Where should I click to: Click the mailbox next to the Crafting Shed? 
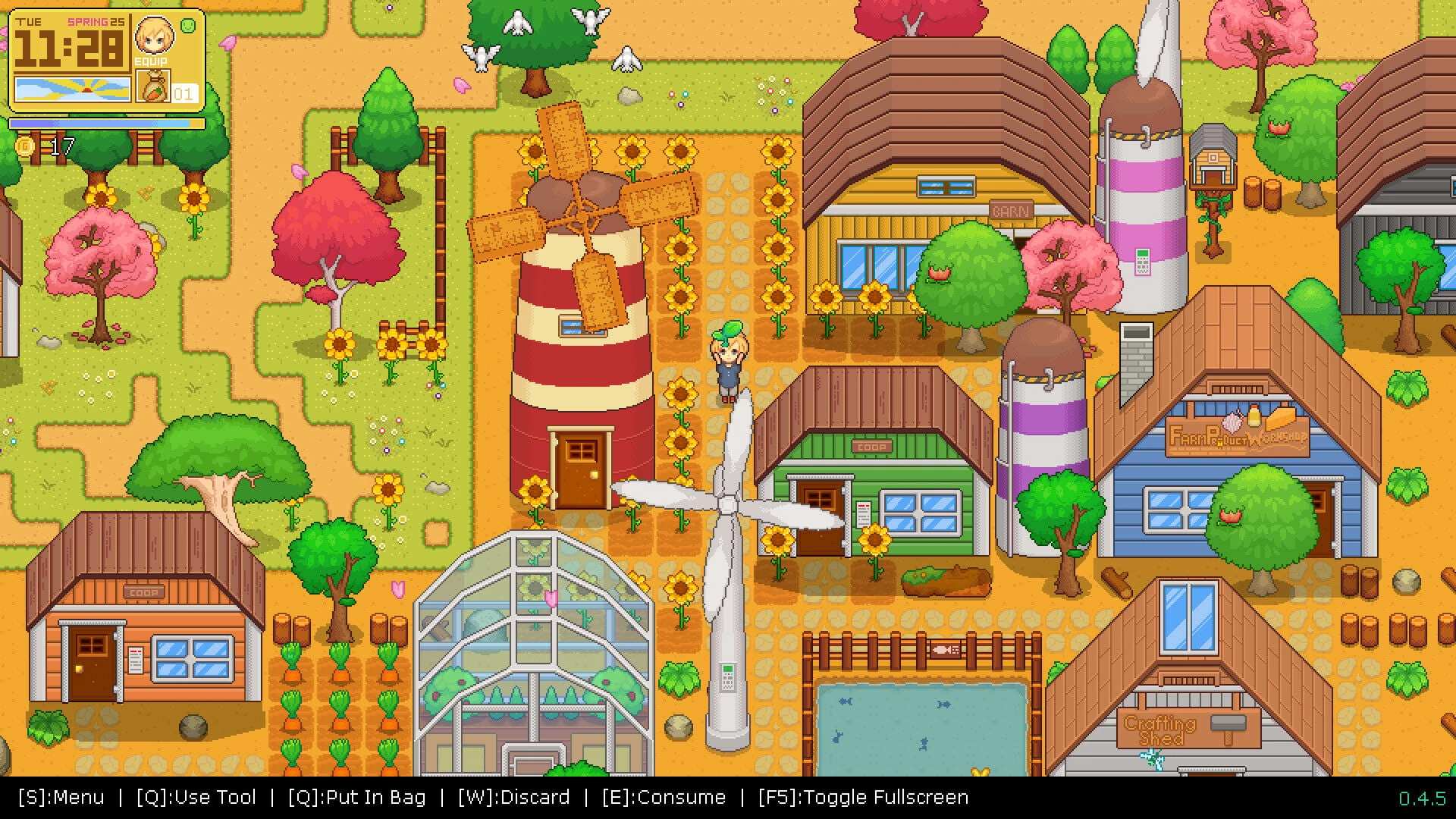(x=1228, y=724)
